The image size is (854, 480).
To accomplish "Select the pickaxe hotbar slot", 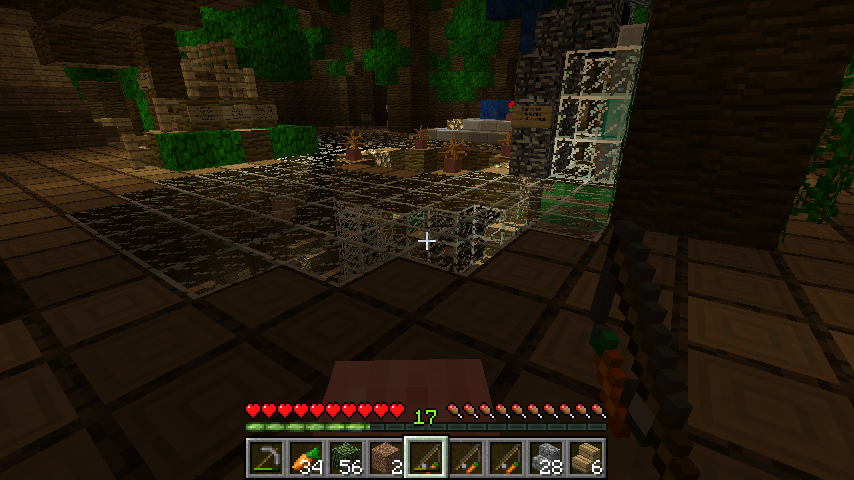I will 265,458.
